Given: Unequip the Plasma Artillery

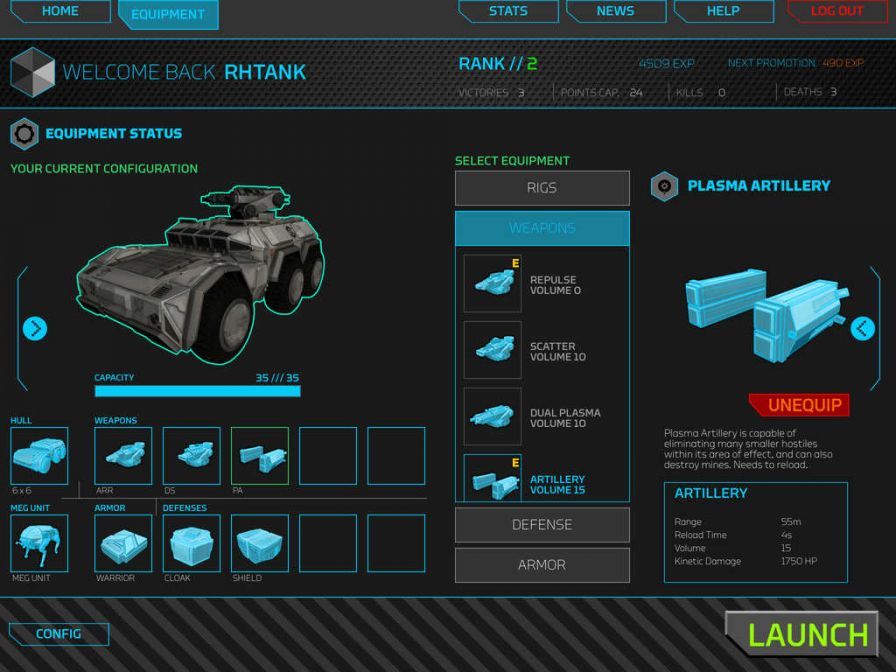Looking at the screenshot, I should [807, 405].
